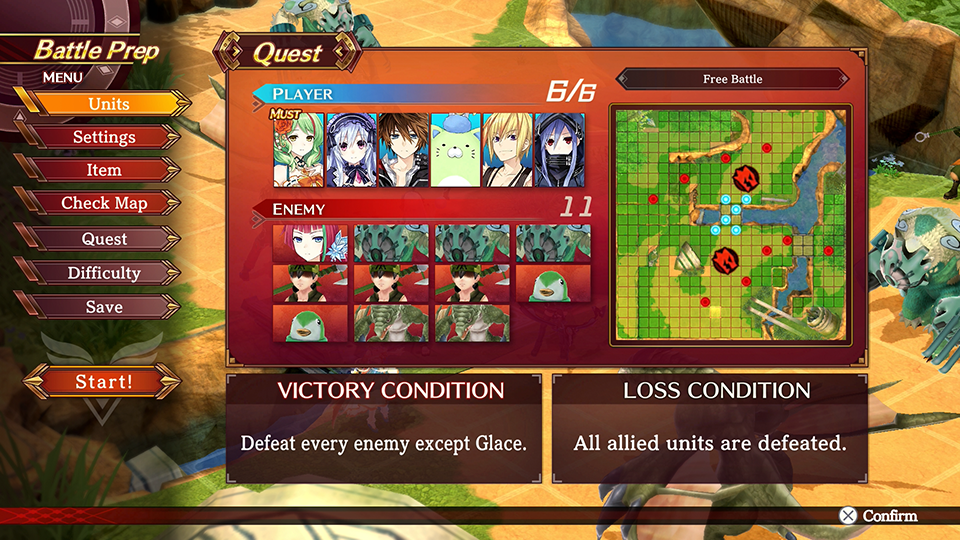Select the green-haired Must player portrait
This screenshot has width=960, height=540.
298,149
